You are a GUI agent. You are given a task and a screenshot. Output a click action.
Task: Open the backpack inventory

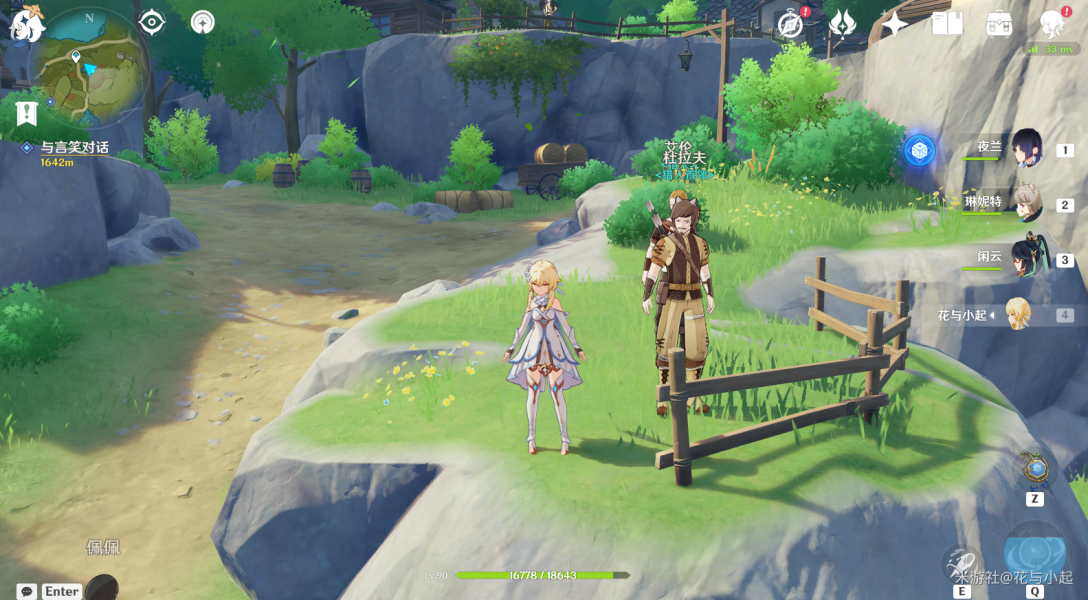998,23
